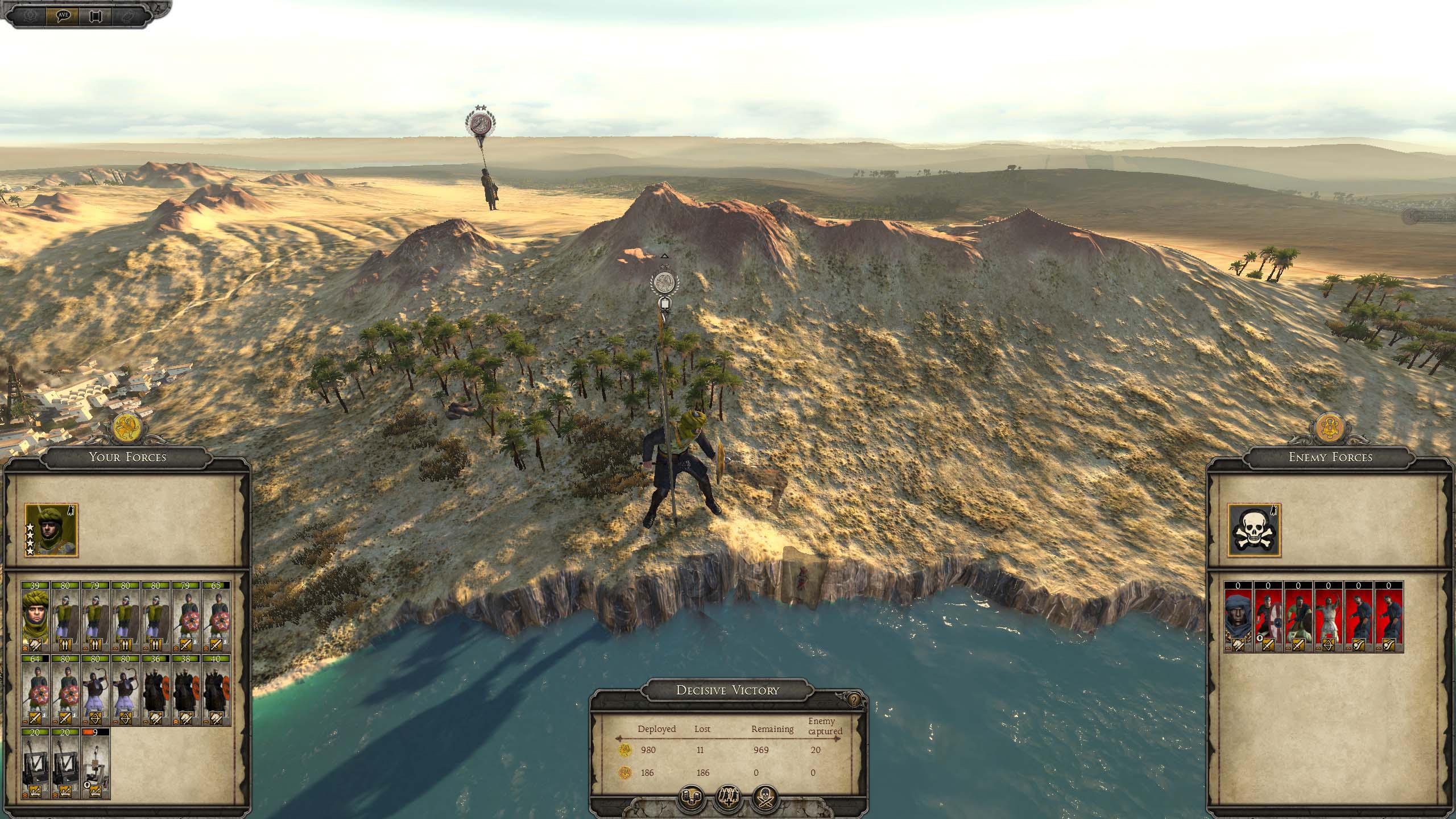The image size is (1456, 819).
Task: Select the cavalry unit card with 36 men
Action: tap(156, 690)
